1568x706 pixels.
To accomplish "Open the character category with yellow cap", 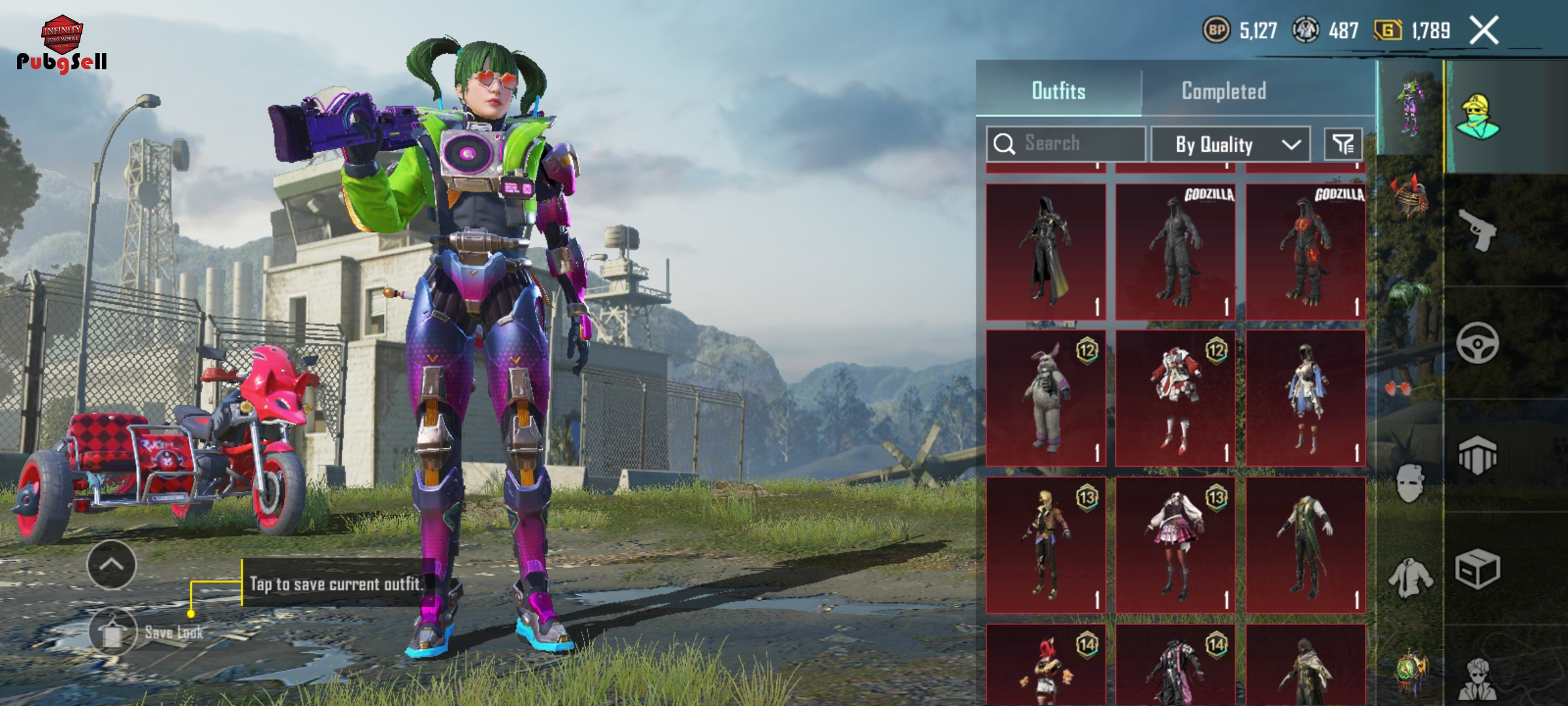I will click(1477, 116).
